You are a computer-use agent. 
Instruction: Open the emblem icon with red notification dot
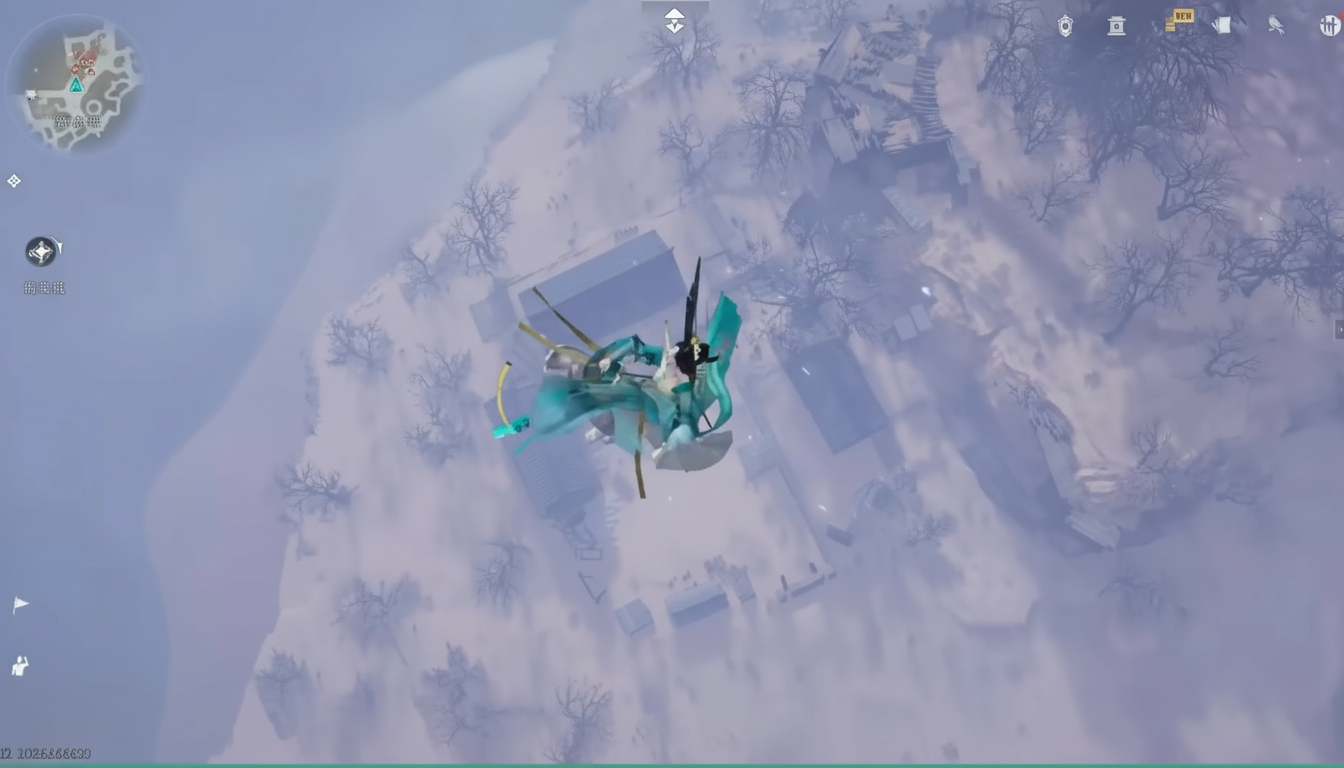(x=1332, y=26)
